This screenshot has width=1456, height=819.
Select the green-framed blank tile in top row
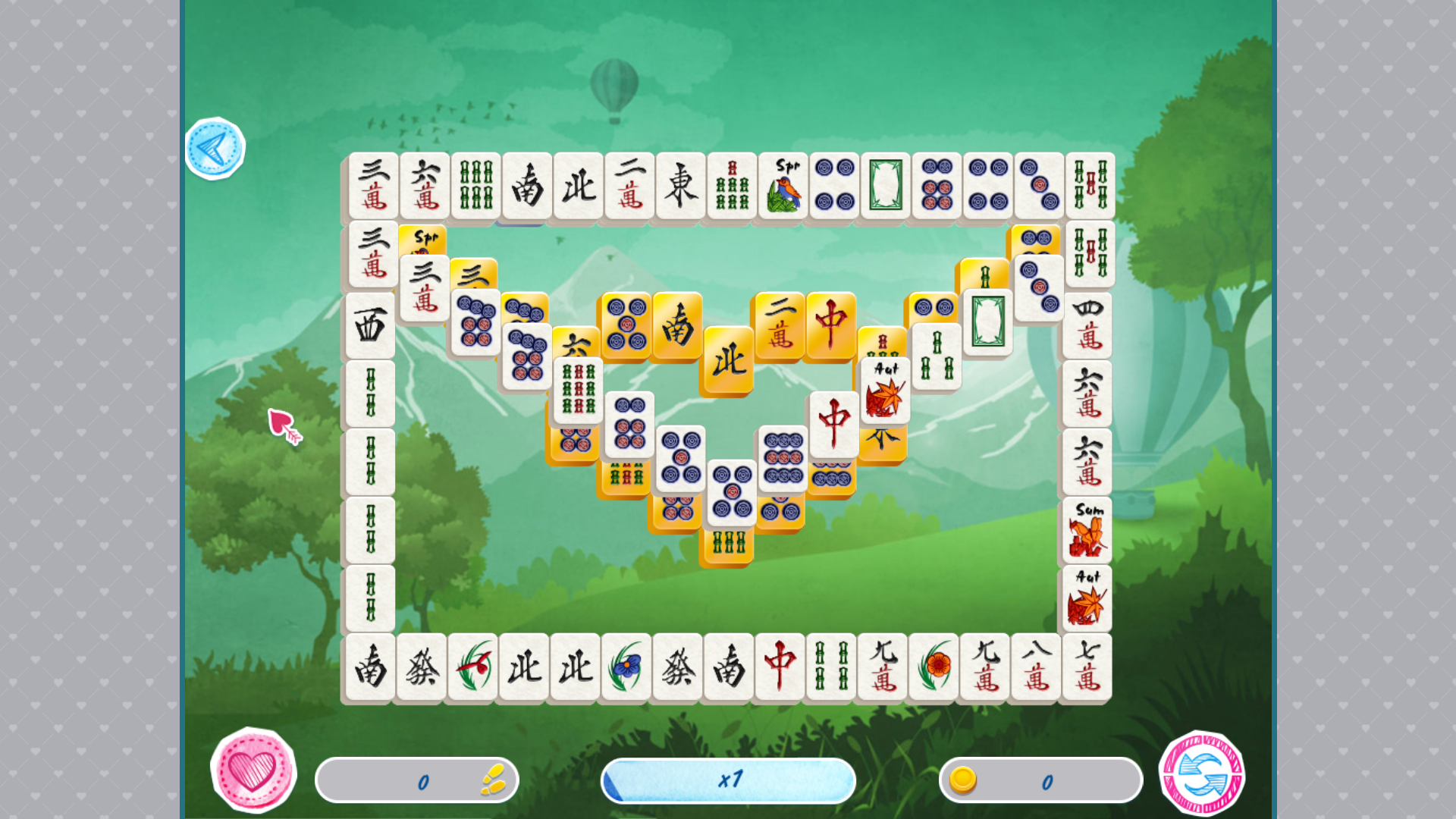point(883,186)
